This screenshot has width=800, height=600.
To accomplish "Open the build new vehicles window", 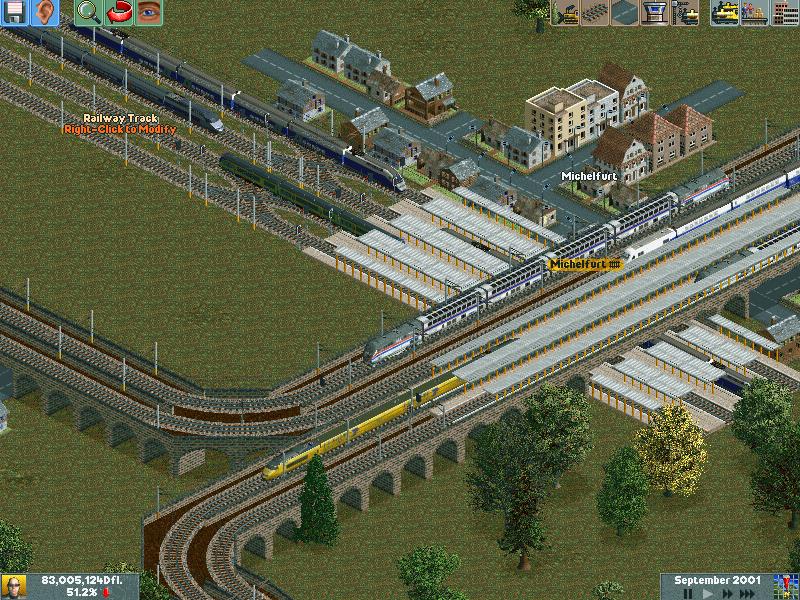I will pos(686,13).
